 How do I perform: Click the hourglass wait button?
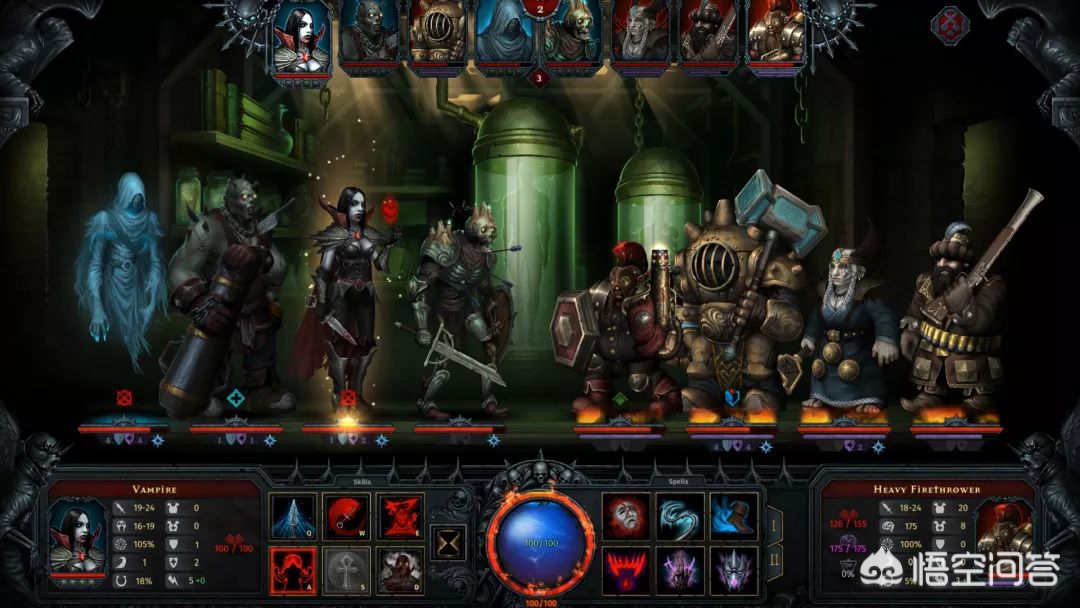[x=447, y=543]
